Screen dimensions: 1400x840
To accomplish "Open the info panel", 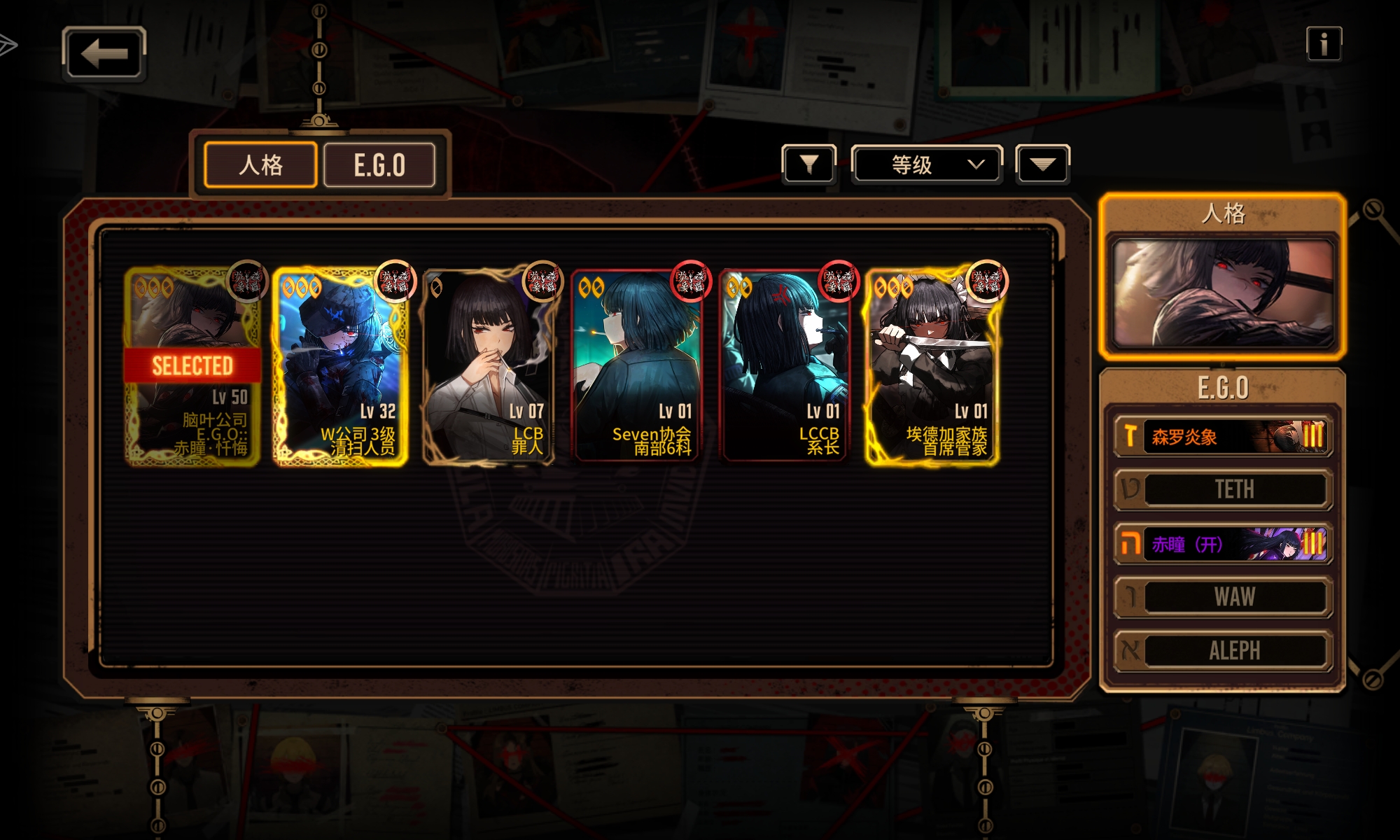I will tap(1323, 44).
